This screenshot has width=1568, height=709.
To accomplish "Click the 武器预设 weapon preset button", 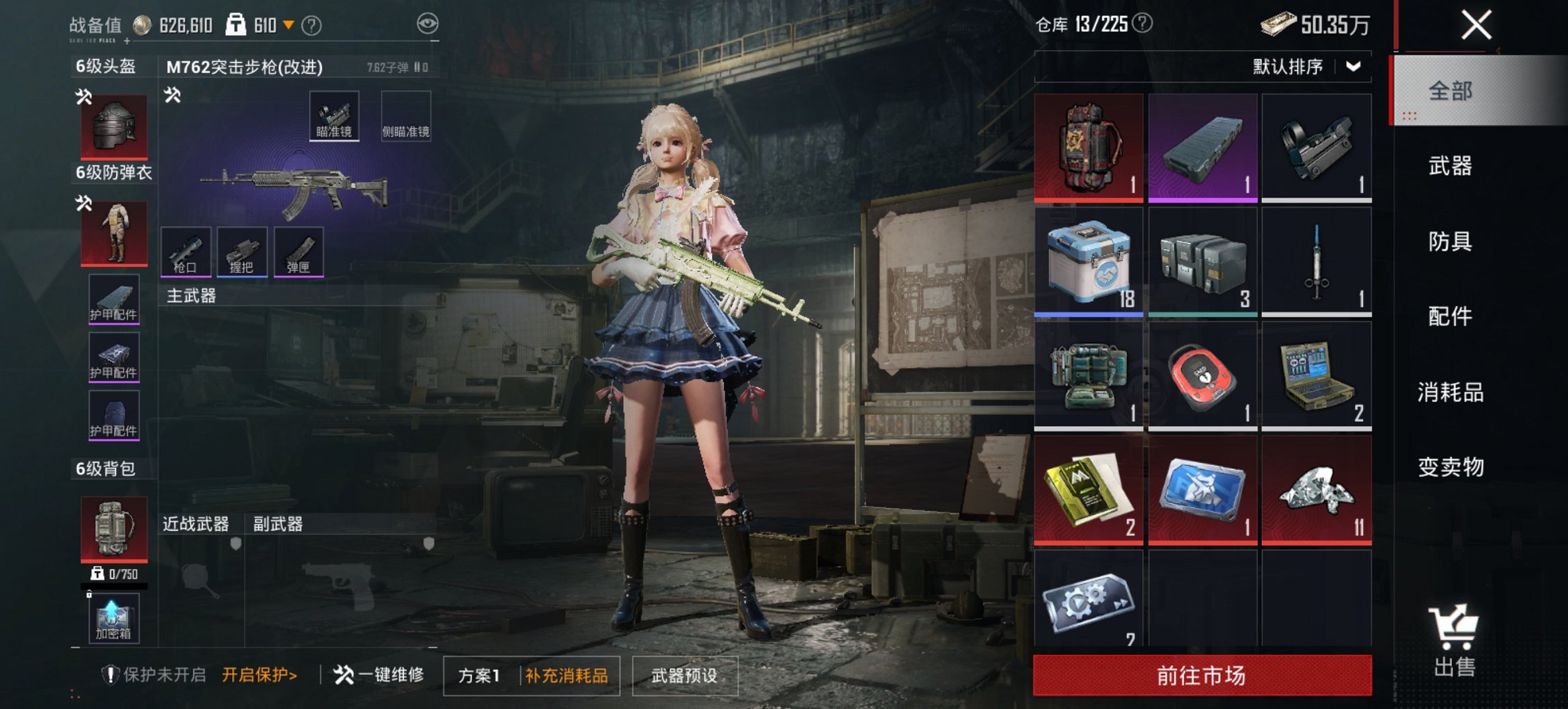I will [685, 674].
